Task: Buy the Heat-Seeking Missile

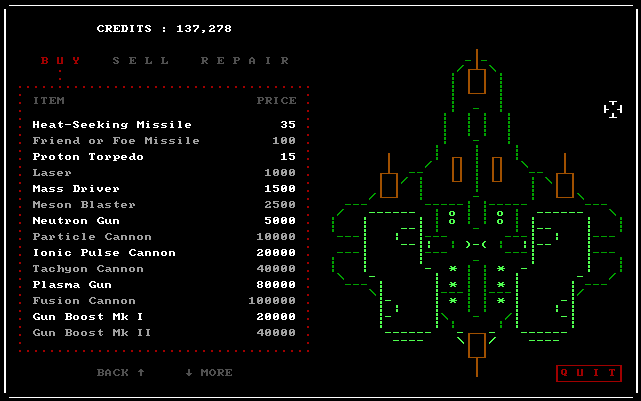Action: tap(112, 125)
